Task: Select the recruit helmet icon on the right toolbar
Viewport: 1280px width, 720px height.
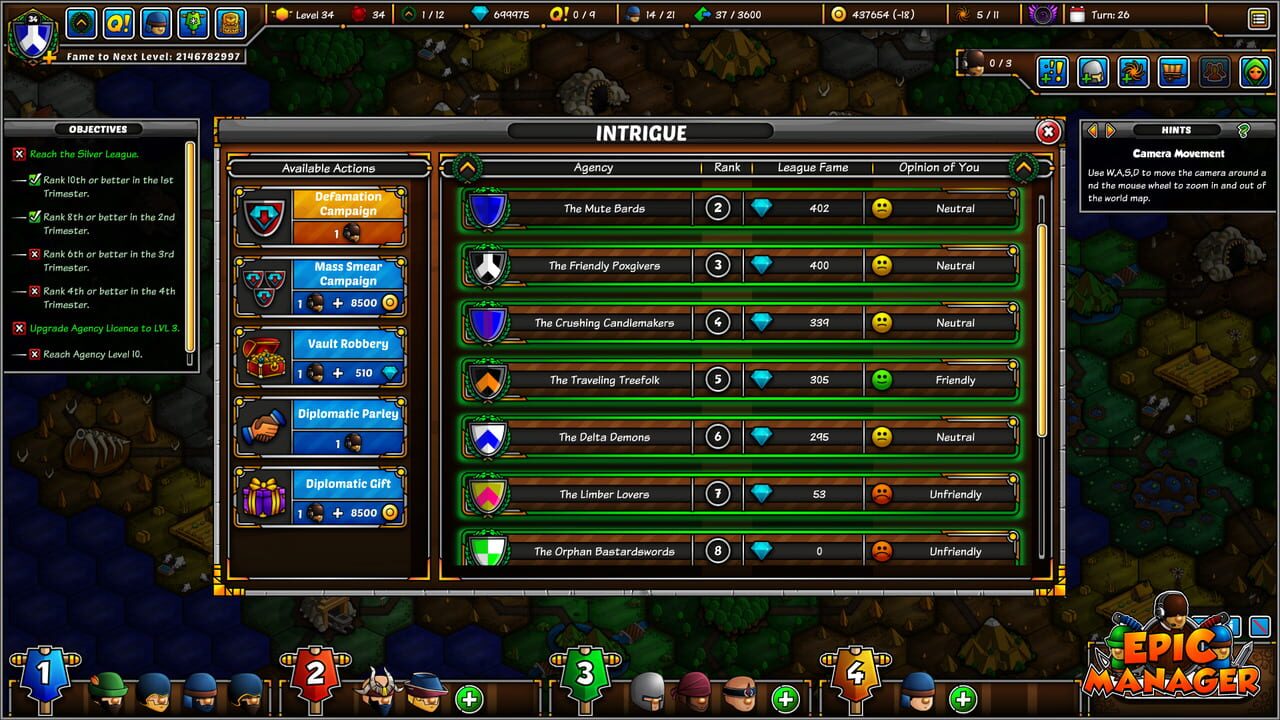Action: [x=1093, y=71]
